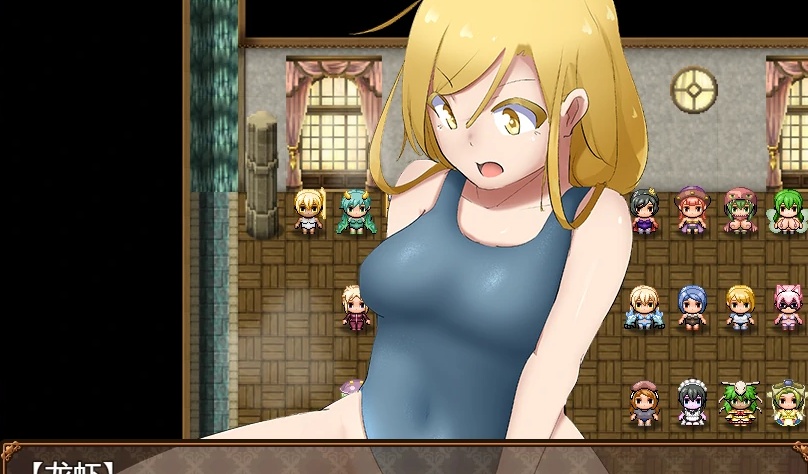Viewport: 808px width, 474px height.
Task: Advance the dialogue message window
Action: (404, 460)
